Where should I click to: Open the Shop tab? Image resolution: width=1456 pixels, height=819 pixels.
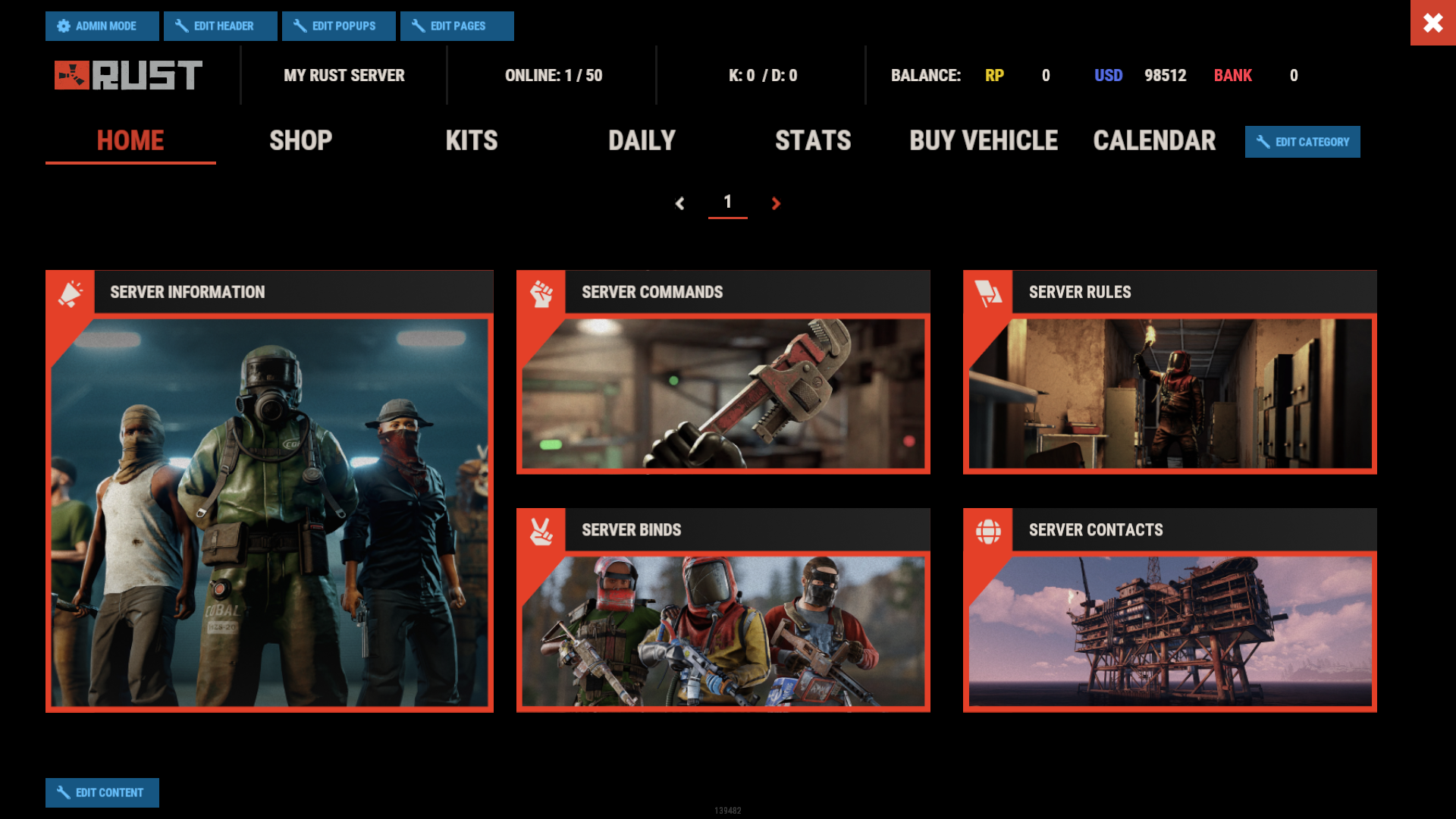click(x=301, y=141)
